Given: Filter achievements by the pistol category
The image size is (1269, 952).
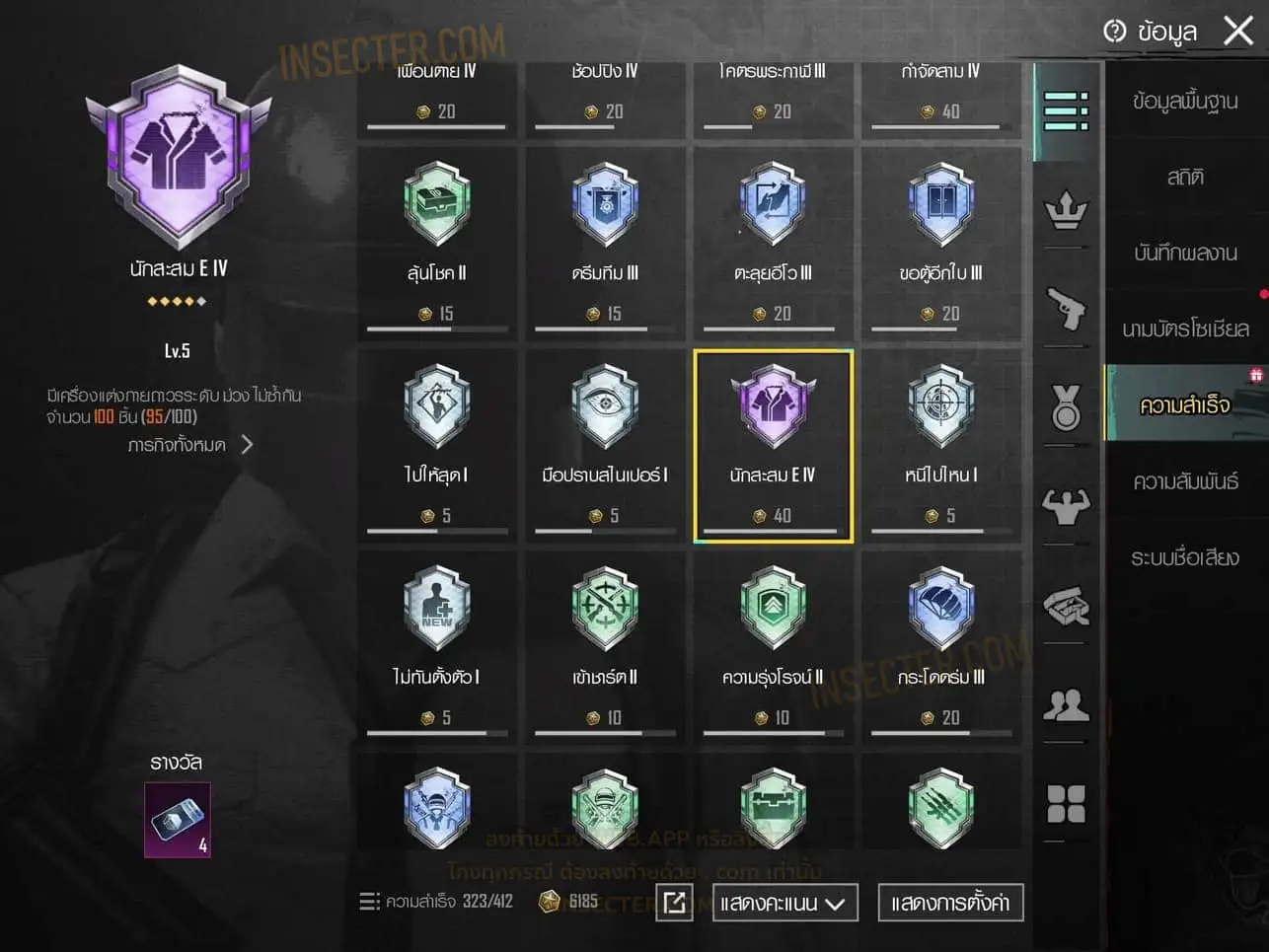Looking at the screenshot, I should [x=1066, y=309].
